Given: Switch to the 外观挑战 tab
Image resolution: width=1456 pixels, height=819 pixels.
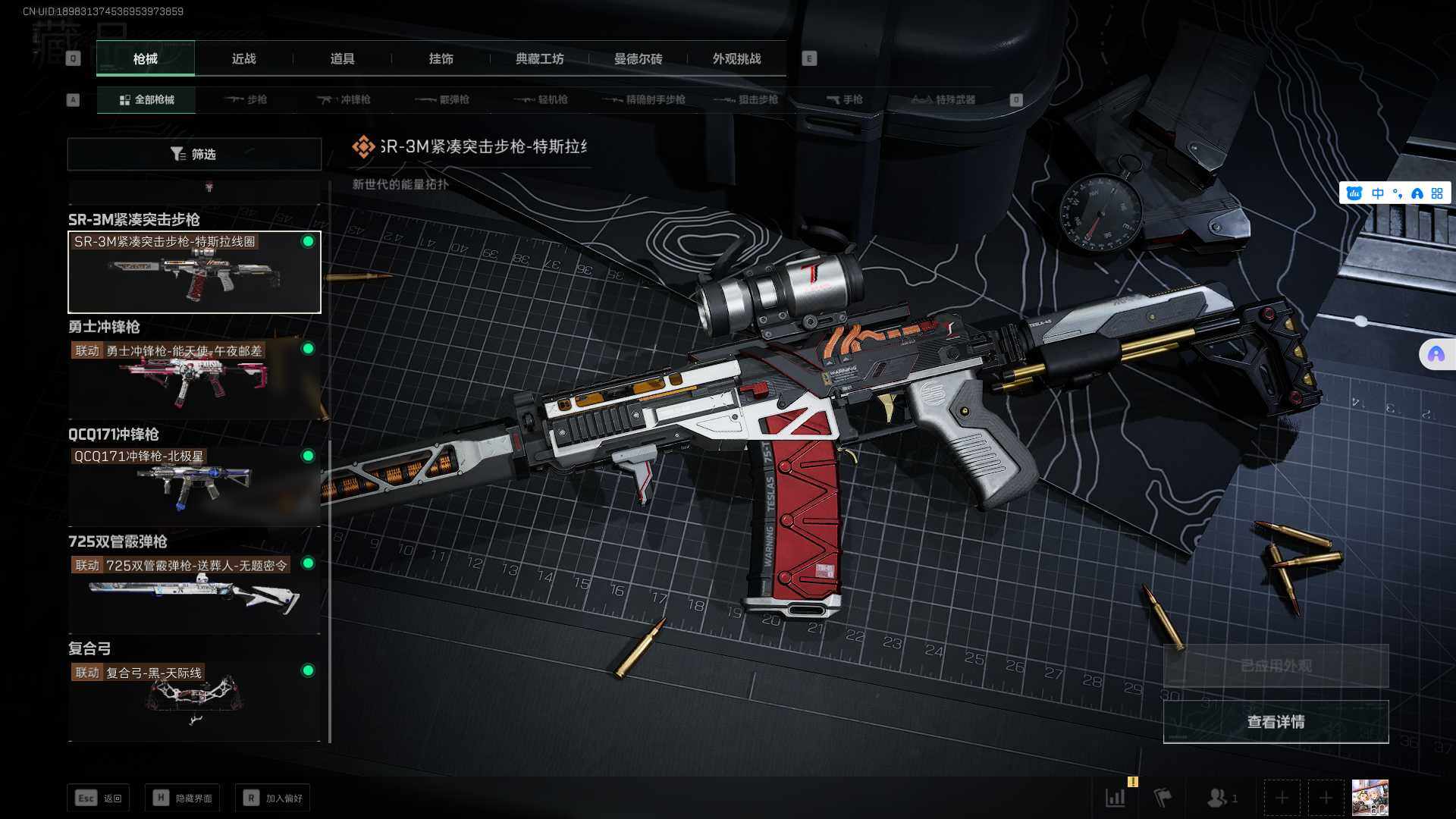Looking at the screenshot, I should coord(736,59).
